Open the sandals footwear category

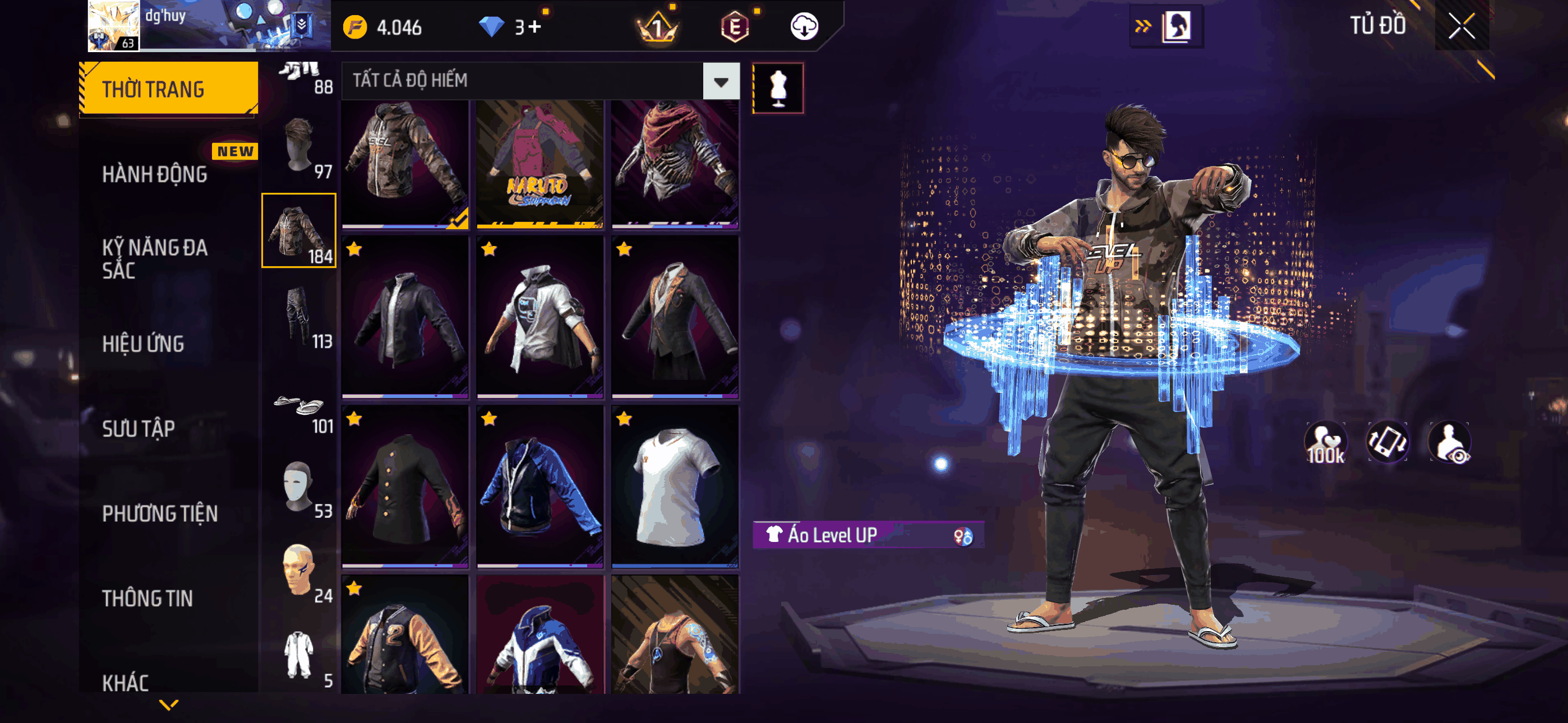(x=299, y=408)
